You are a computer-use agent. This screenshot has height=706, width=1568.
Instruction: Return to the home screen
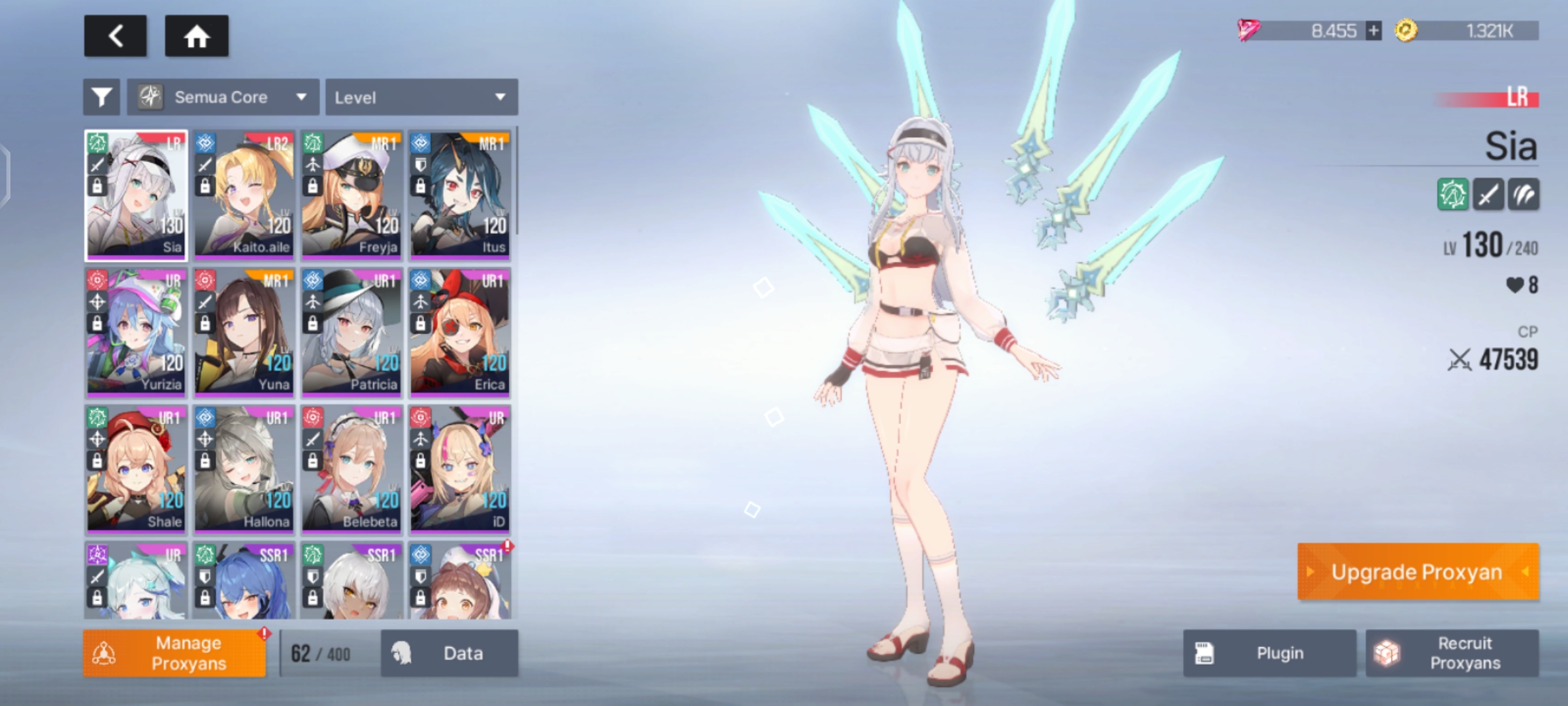pyautogui.click(x=197, y=36)
